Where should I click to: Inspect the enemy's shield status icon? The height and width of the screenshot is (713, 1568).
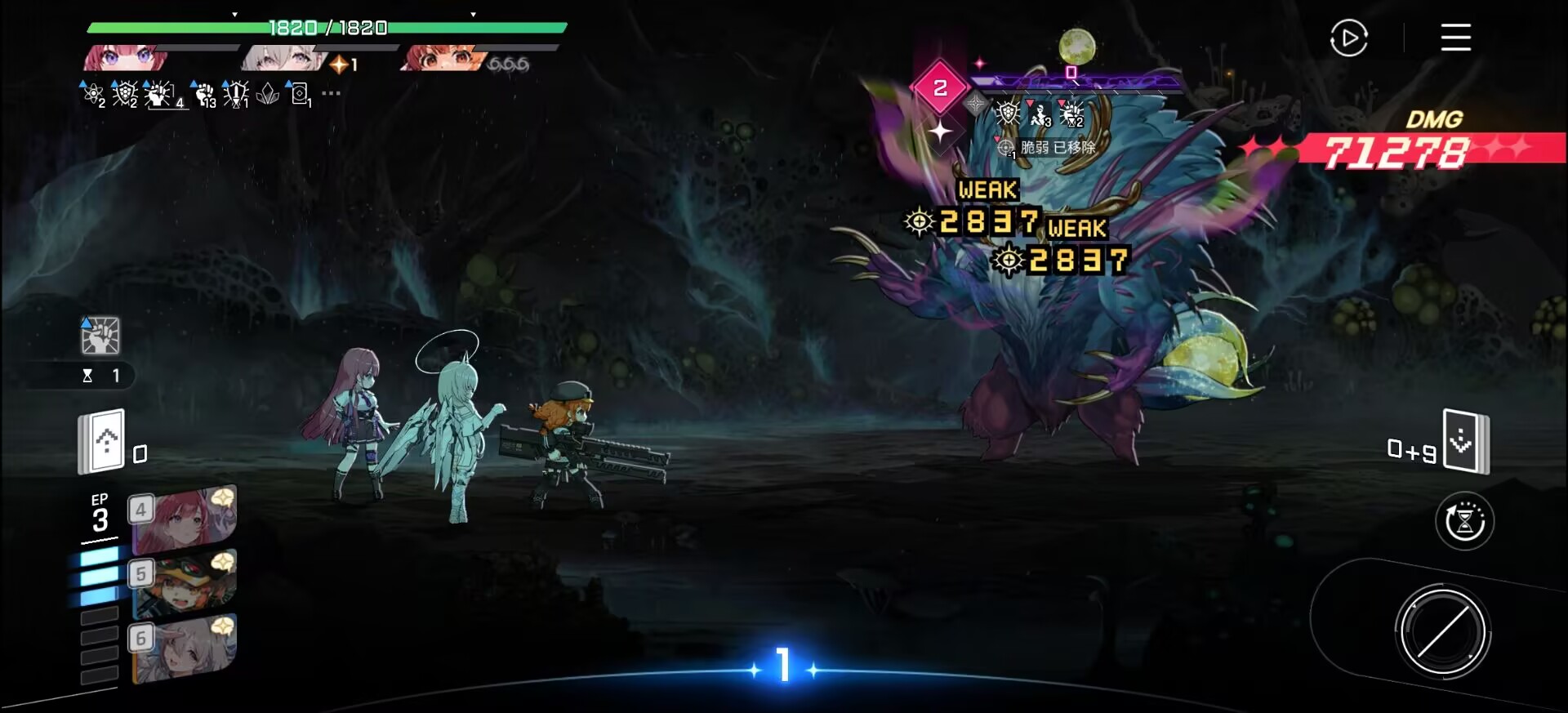(1008, 114)
